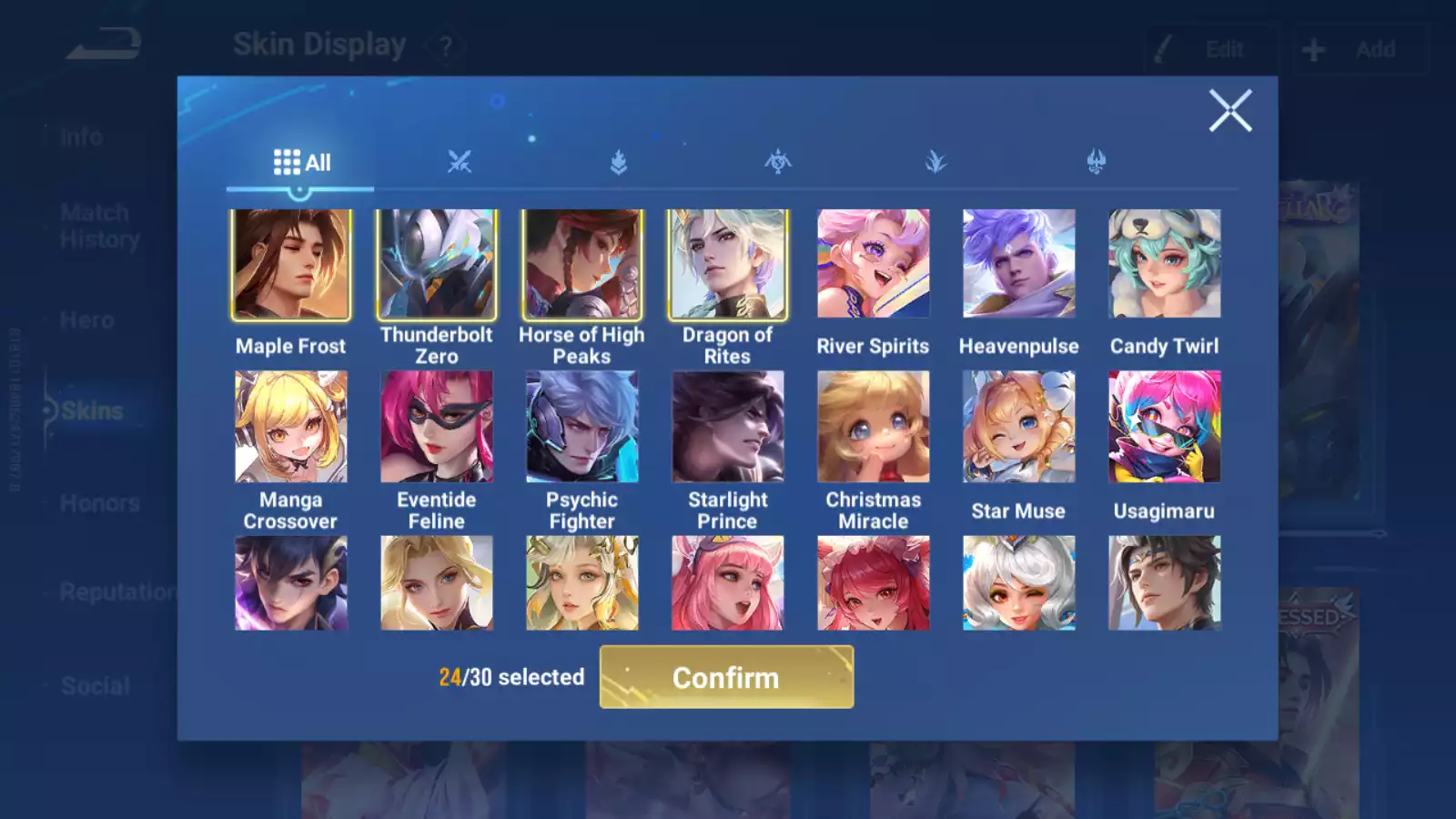This screenshot has height=819, width=1456.
Task: Choose the Heavenpulse skin
Action: 1019,265
